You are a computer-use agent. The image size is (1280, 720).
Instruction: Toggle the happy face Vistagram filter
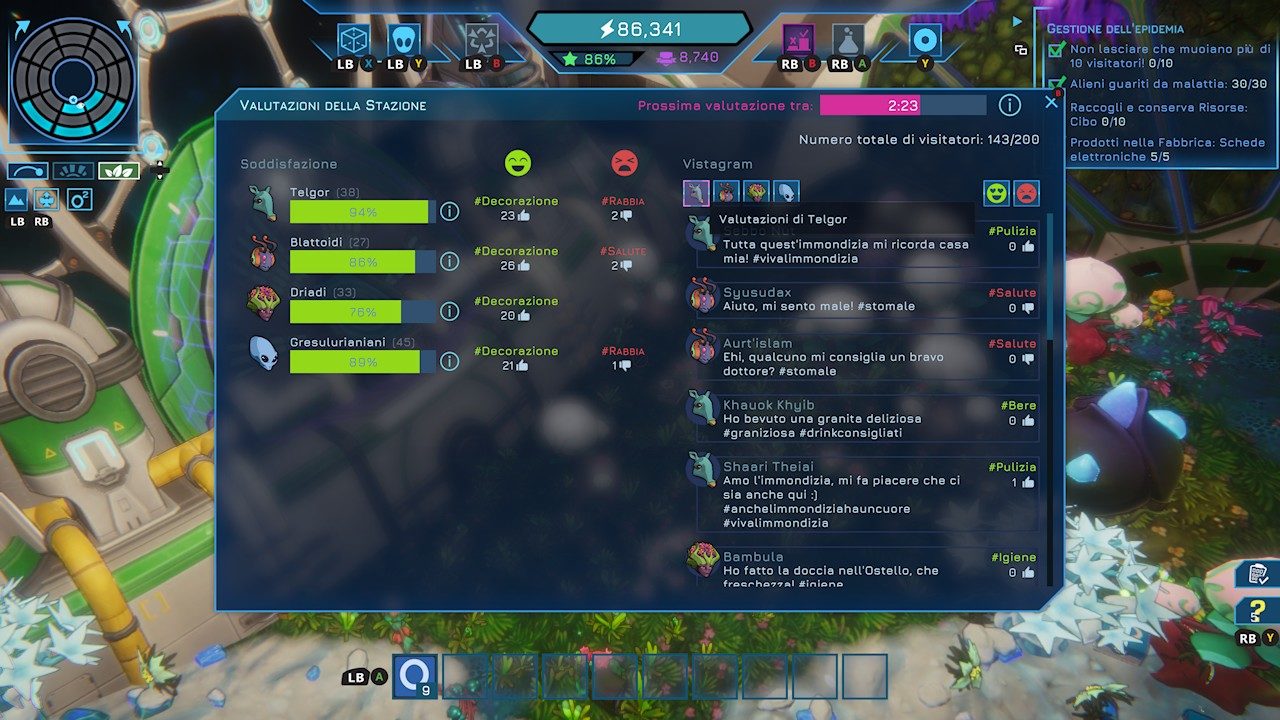coord(996,193)
